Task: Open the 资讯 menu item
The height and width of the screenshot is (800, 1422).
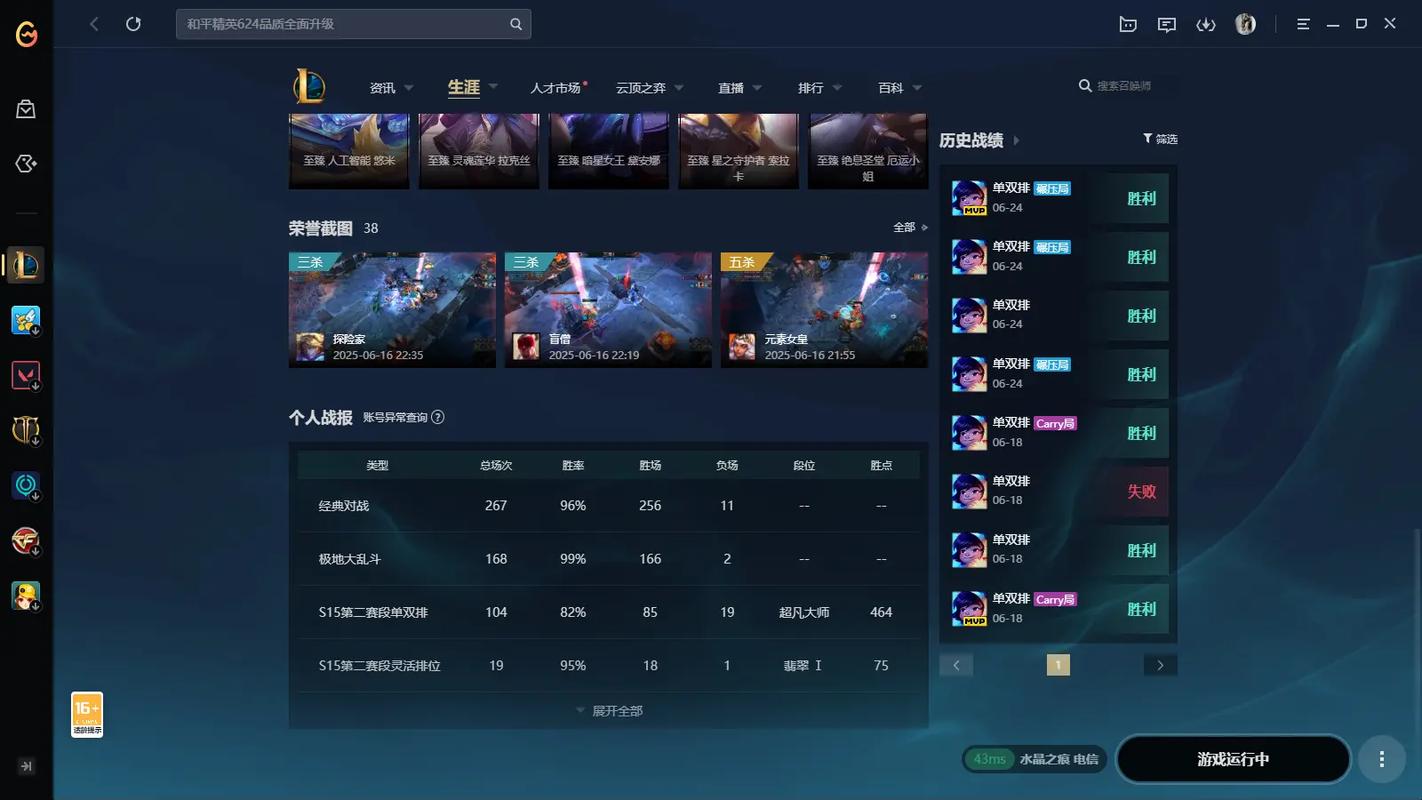Action: pos(383,88)
